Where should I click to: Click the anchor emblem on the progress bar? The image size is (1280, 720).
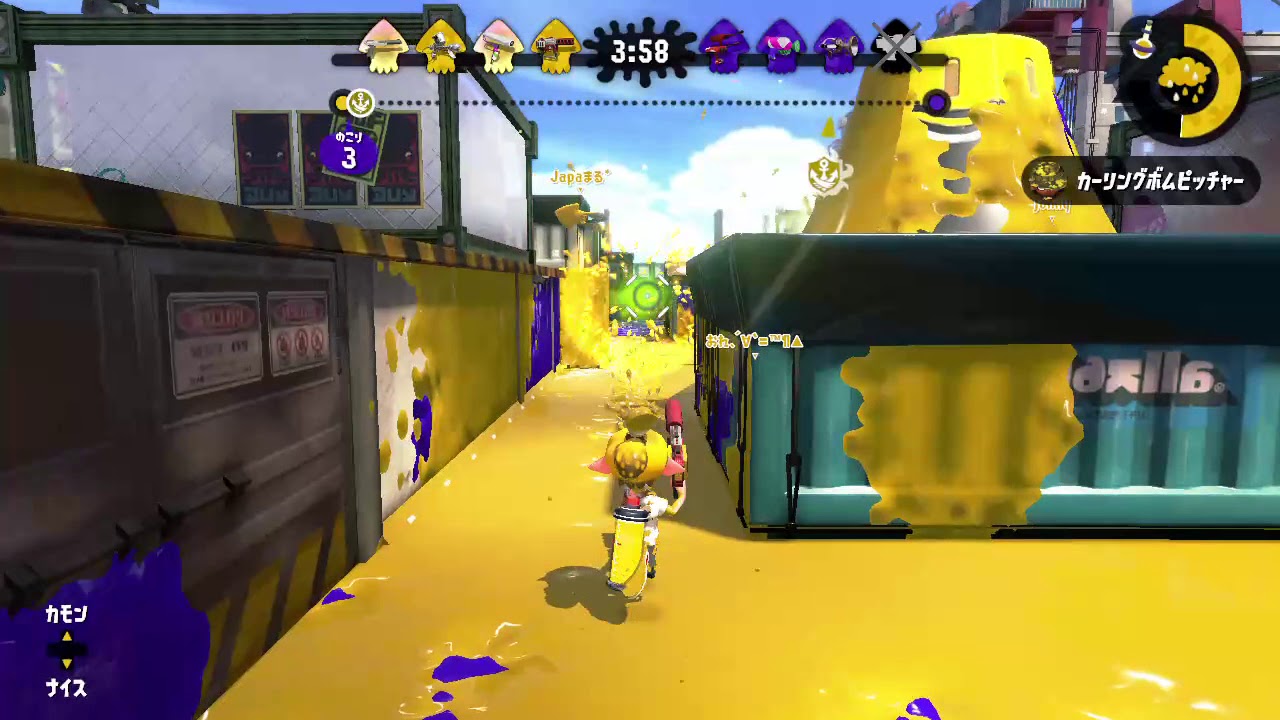[360, 102]
